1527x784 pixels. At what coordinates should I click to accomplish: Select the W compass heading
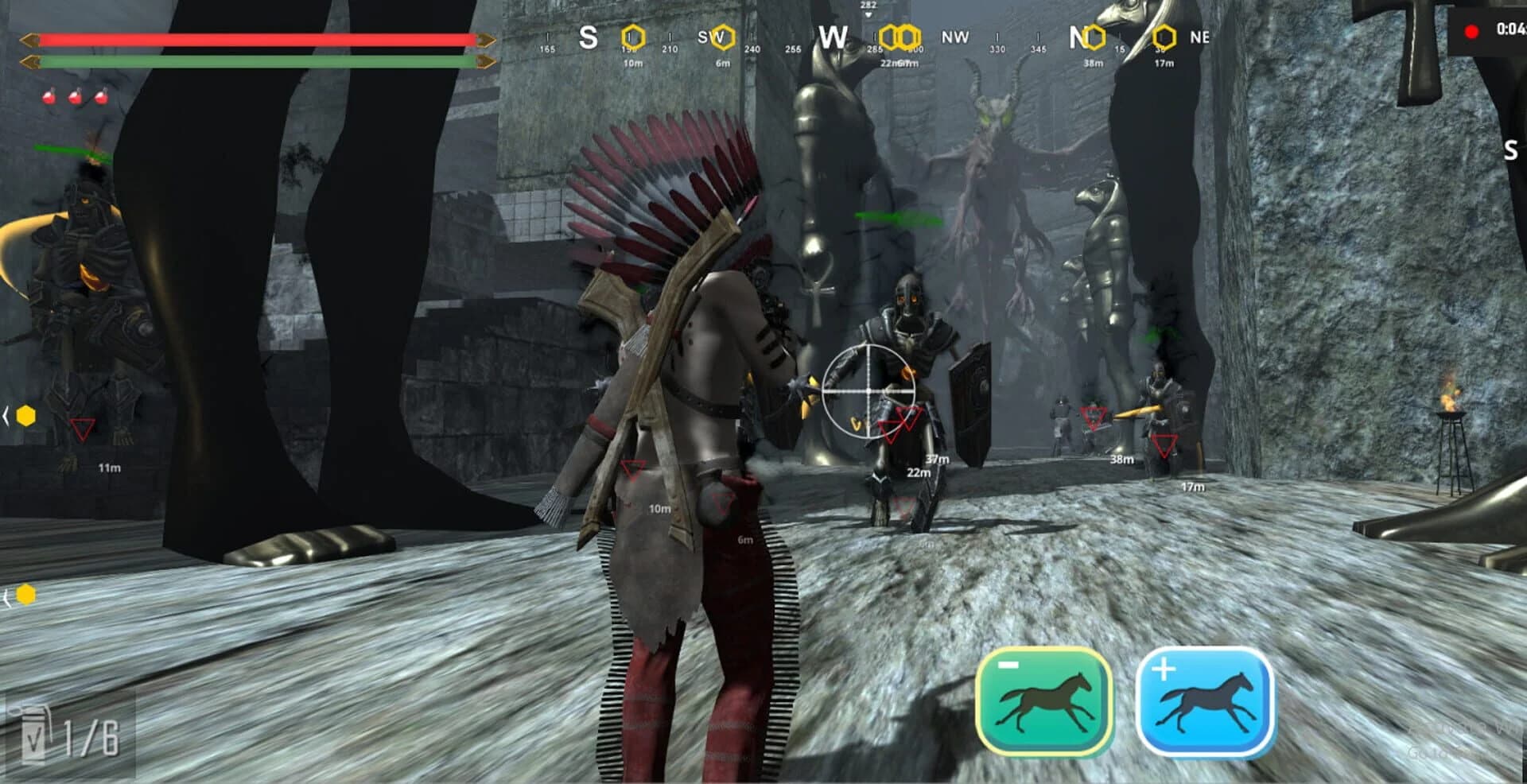click(x=833, y=36)
